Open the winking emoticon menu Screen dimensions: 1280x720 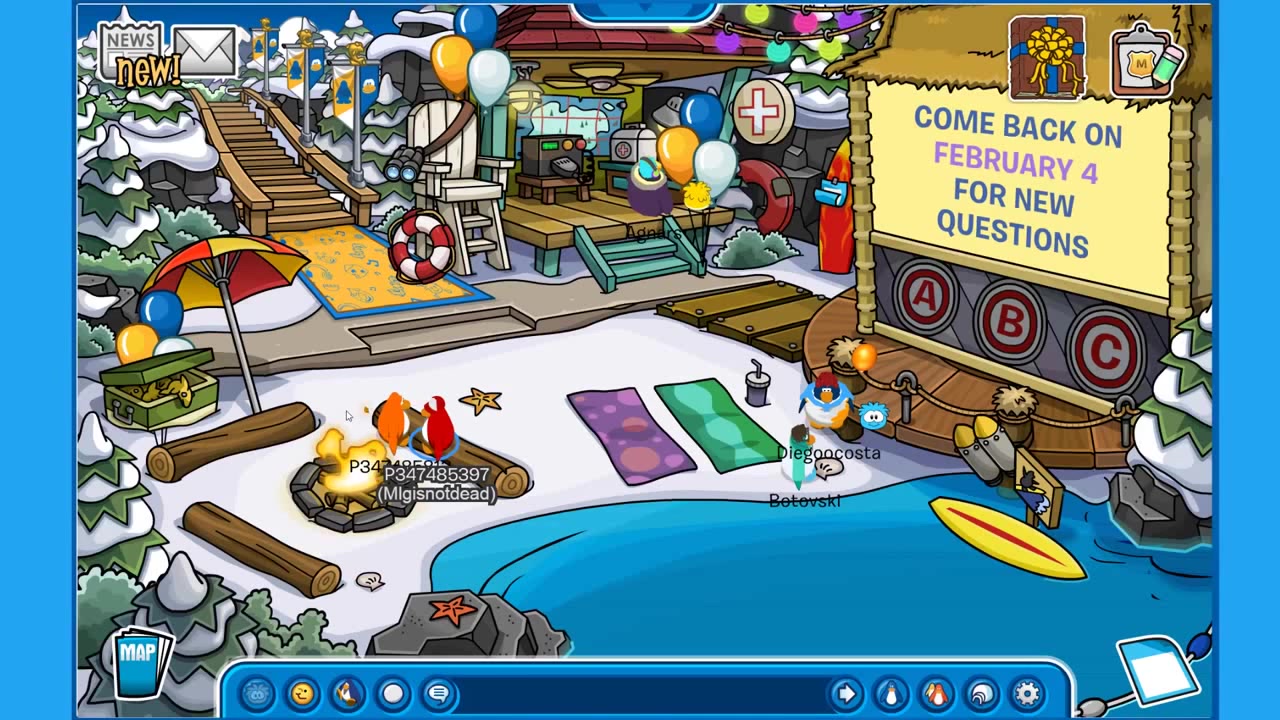302,693
